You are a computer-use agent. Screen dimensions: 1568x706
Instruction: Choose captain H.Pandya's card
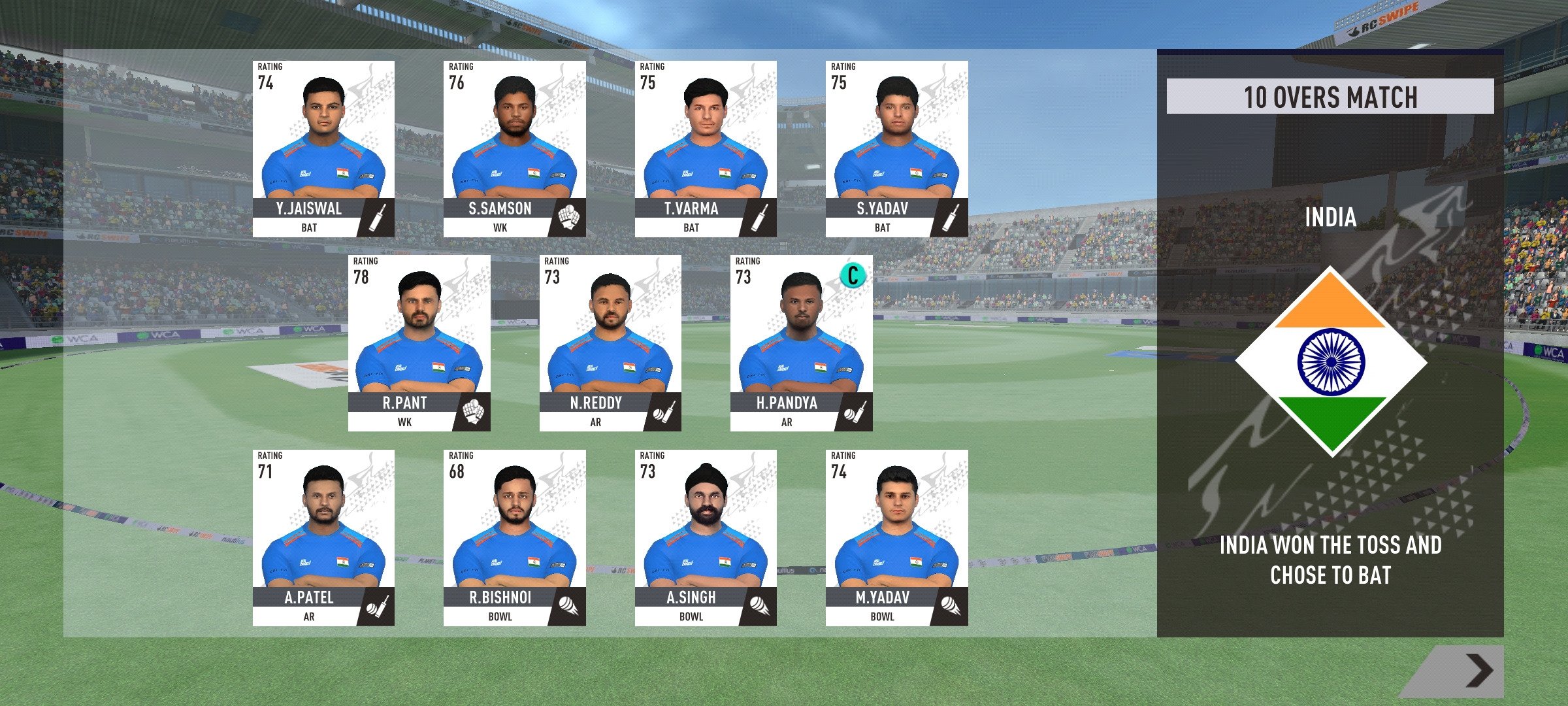point(801,343)
